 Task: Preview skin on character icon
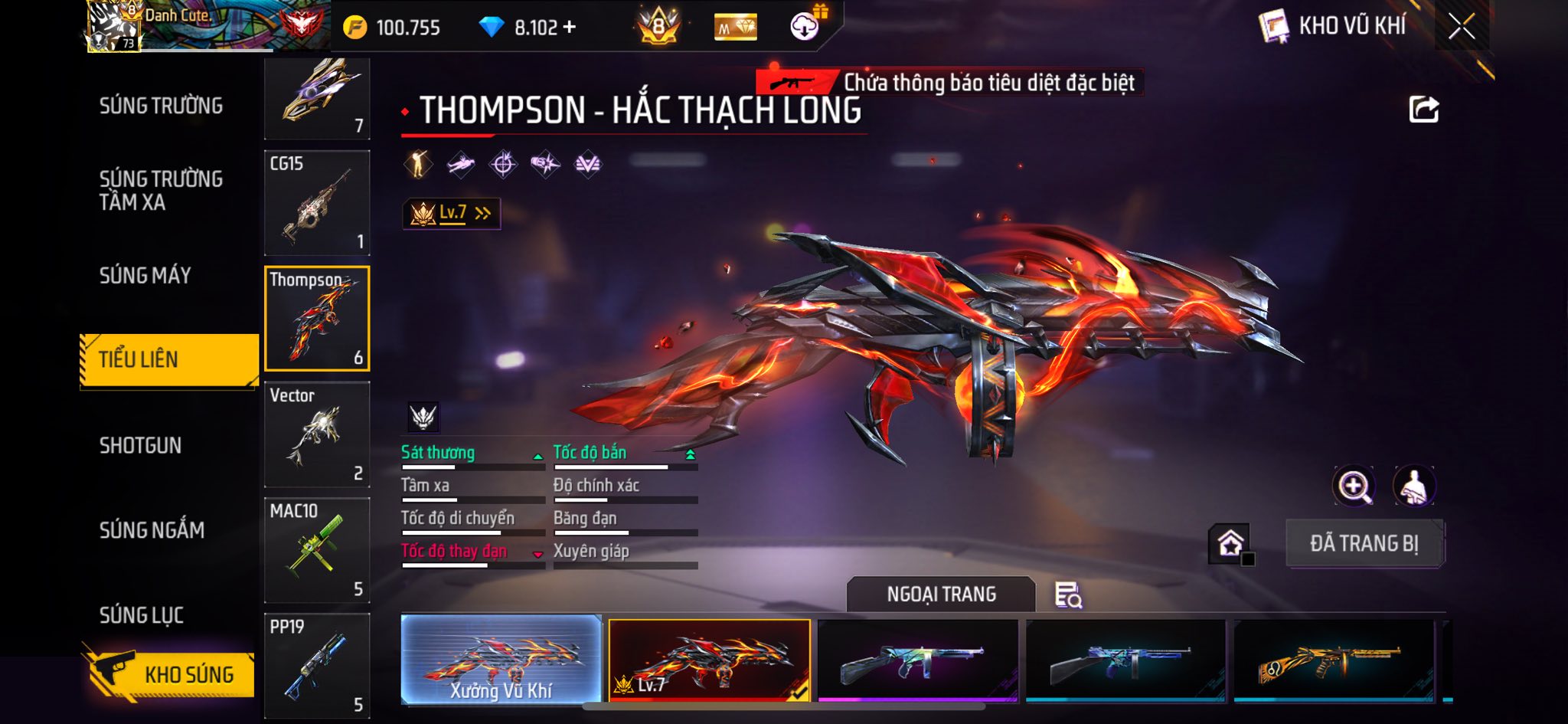1413,486
